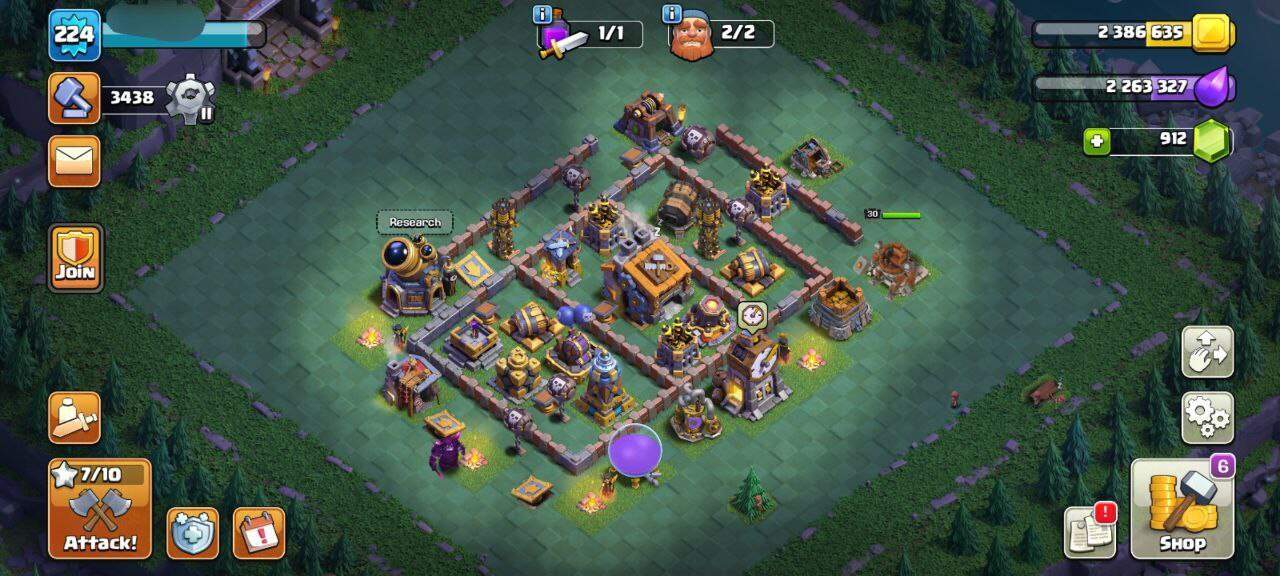1280x576 pixels.
Task: Open the settings gears button
Action: (x=1207, y=417)
